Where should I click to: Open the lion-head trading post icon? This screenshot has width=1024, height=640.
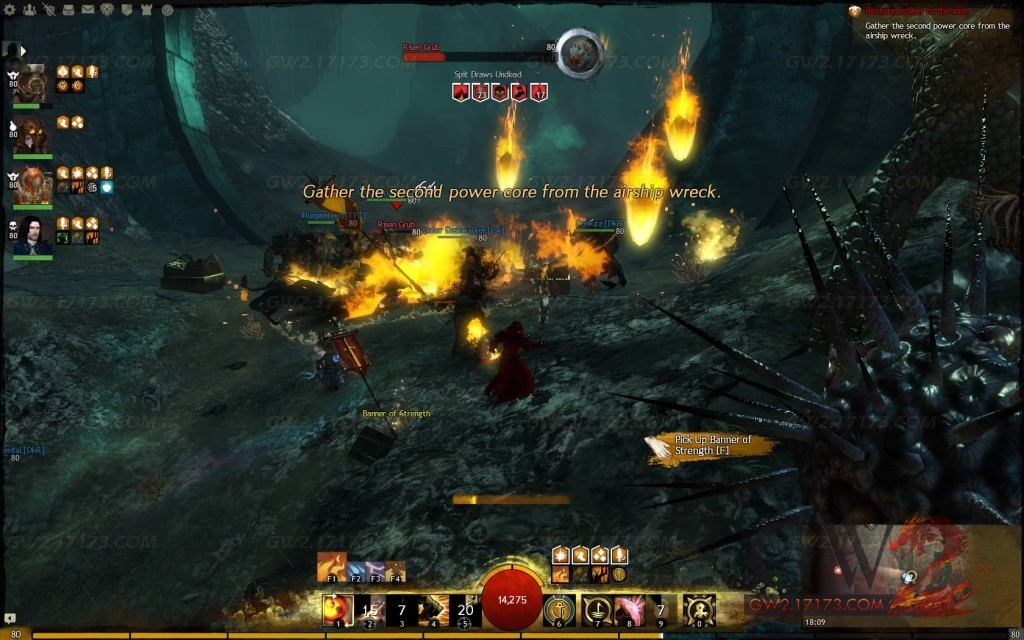click(105, 9)
